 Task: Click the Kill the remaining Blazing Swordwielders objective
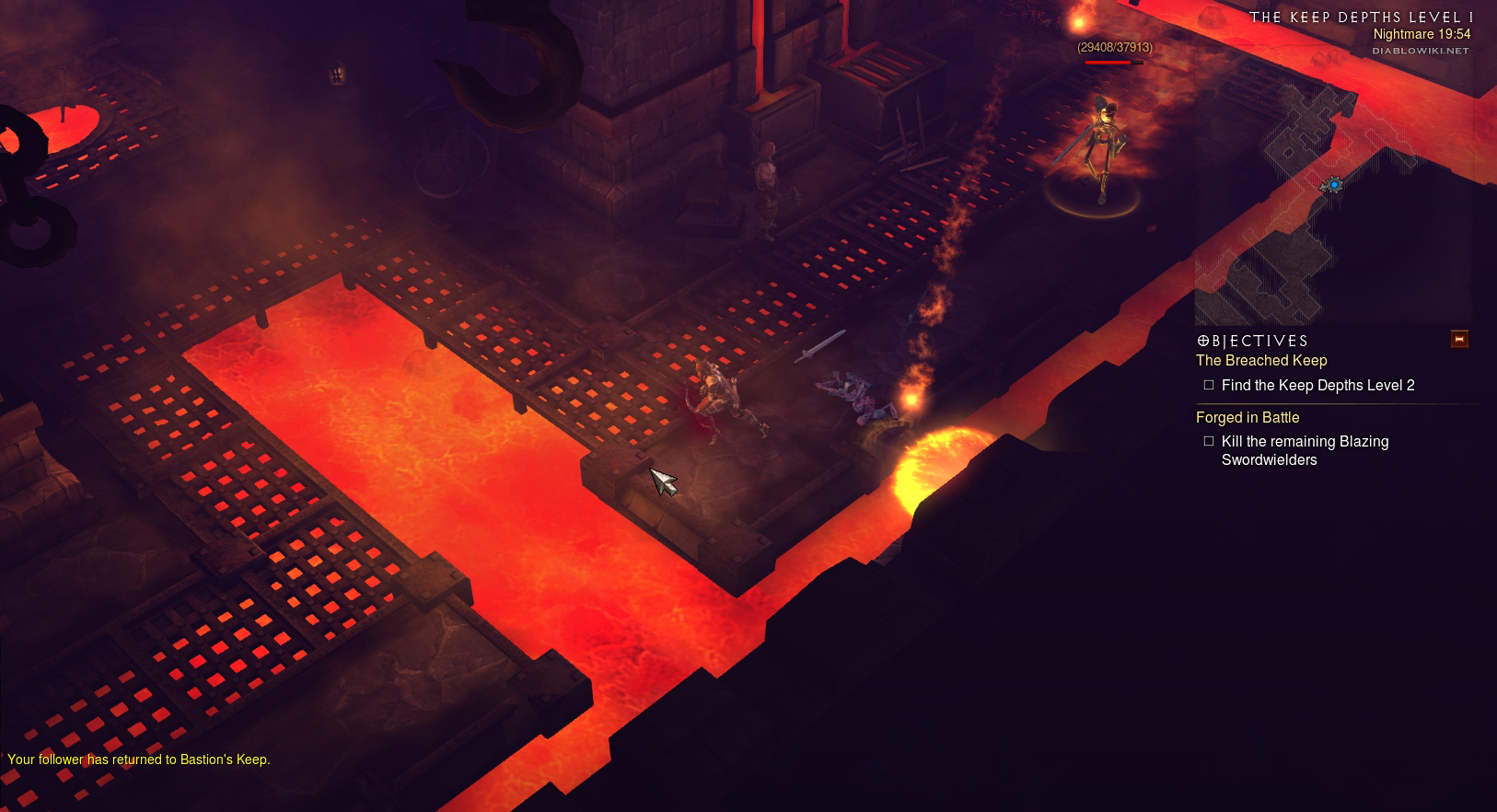1305,450
